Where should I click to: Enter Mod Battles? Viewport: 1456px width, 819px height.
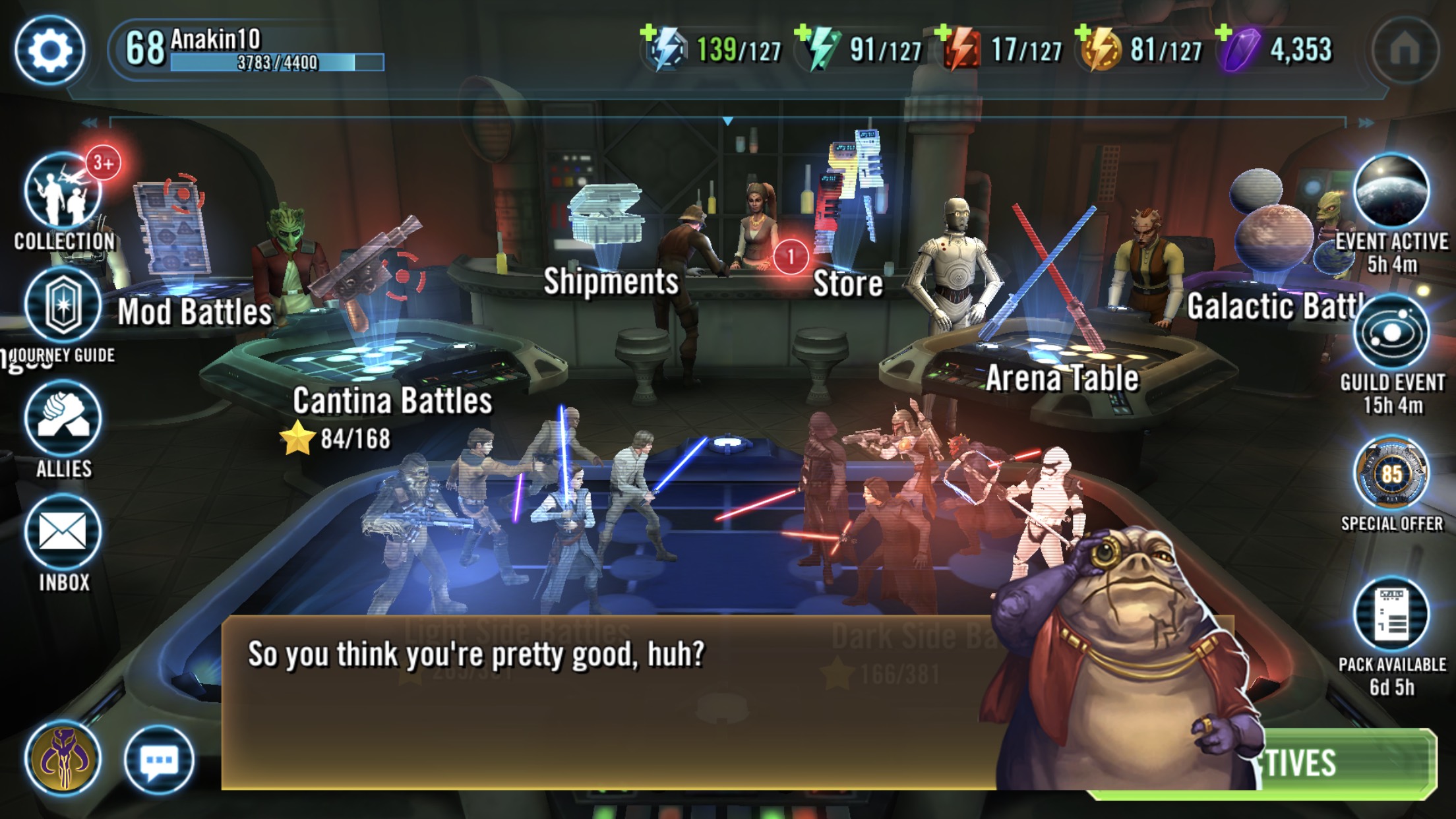coord(194,311)
